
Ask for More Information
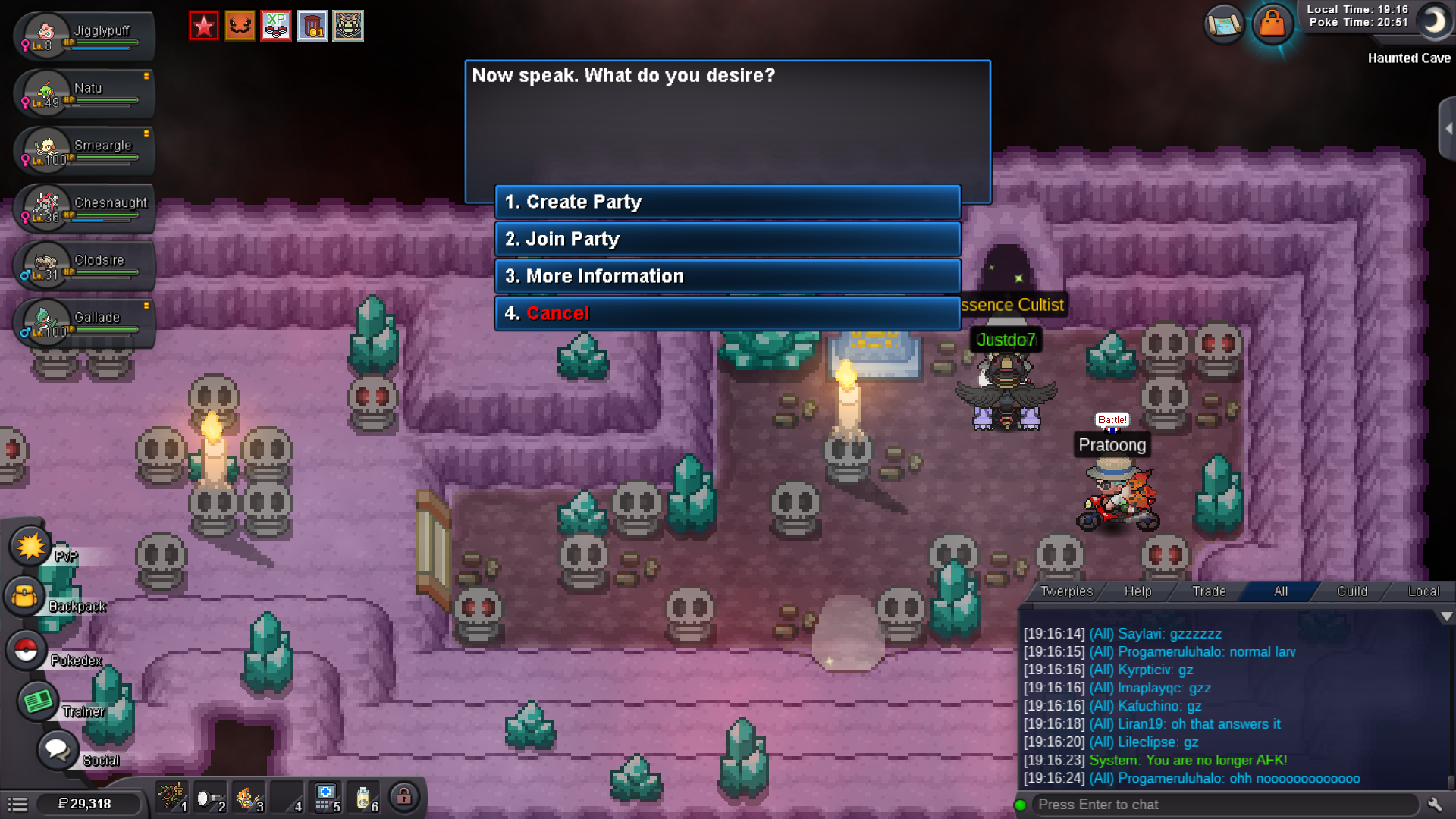coord(726,276)
